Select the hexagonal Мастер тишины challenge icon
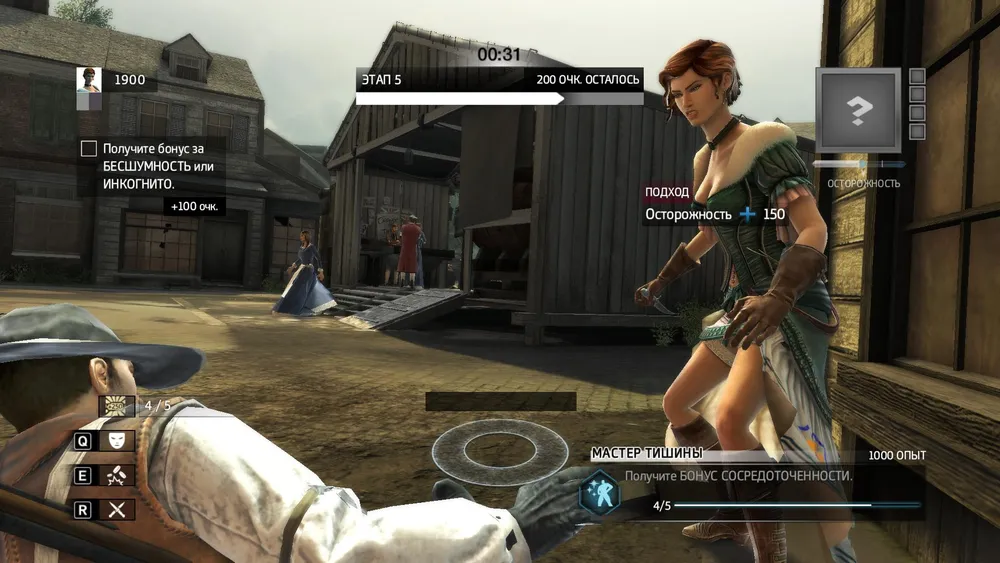Viewport: 1000px width, 563px height. click(x=602, y=492)
